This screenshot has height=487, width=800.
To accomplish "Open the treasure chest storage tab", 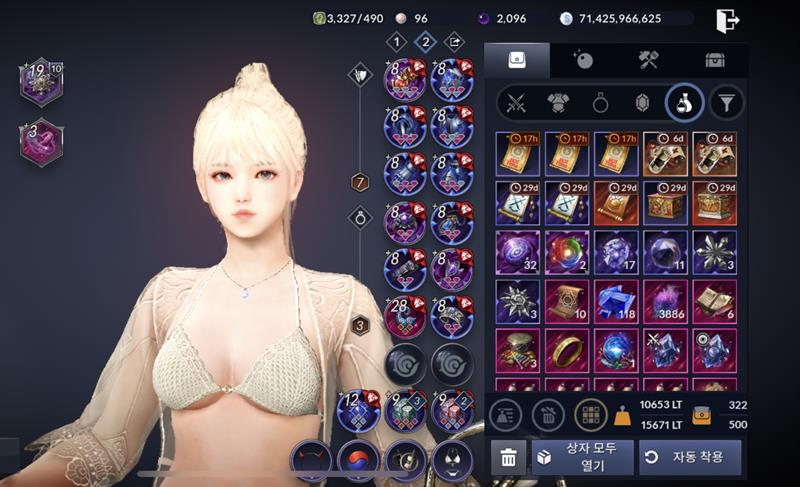I will [714, 60].
